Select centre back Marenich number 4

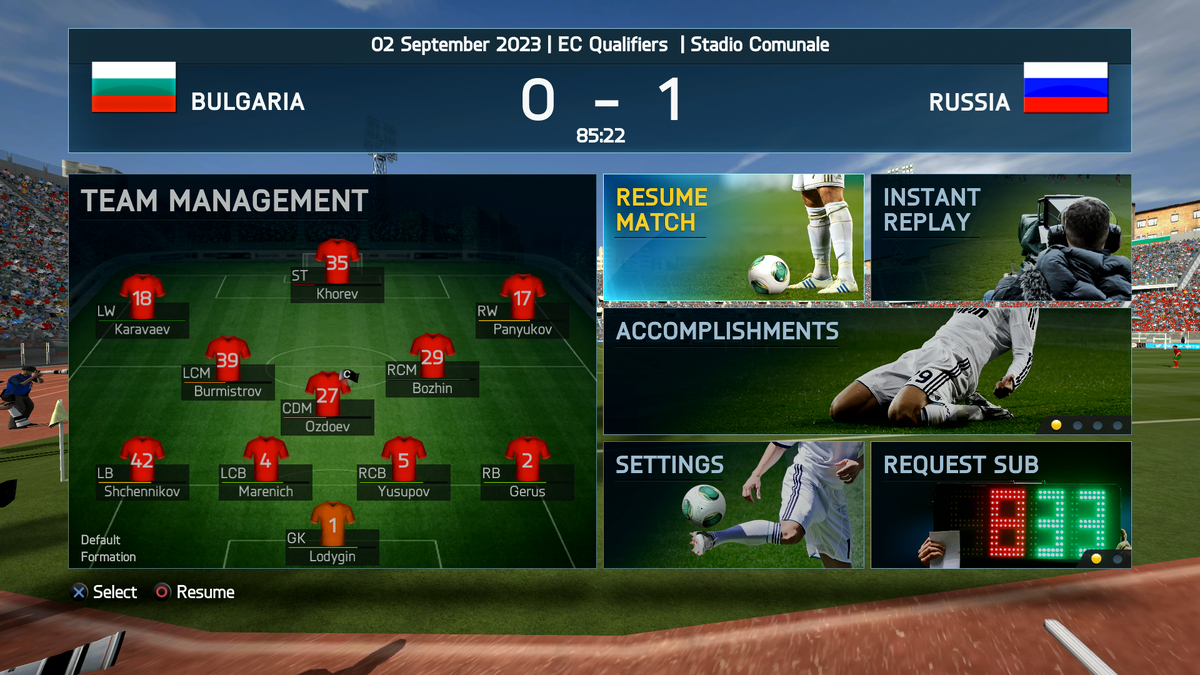click(266, 458)
